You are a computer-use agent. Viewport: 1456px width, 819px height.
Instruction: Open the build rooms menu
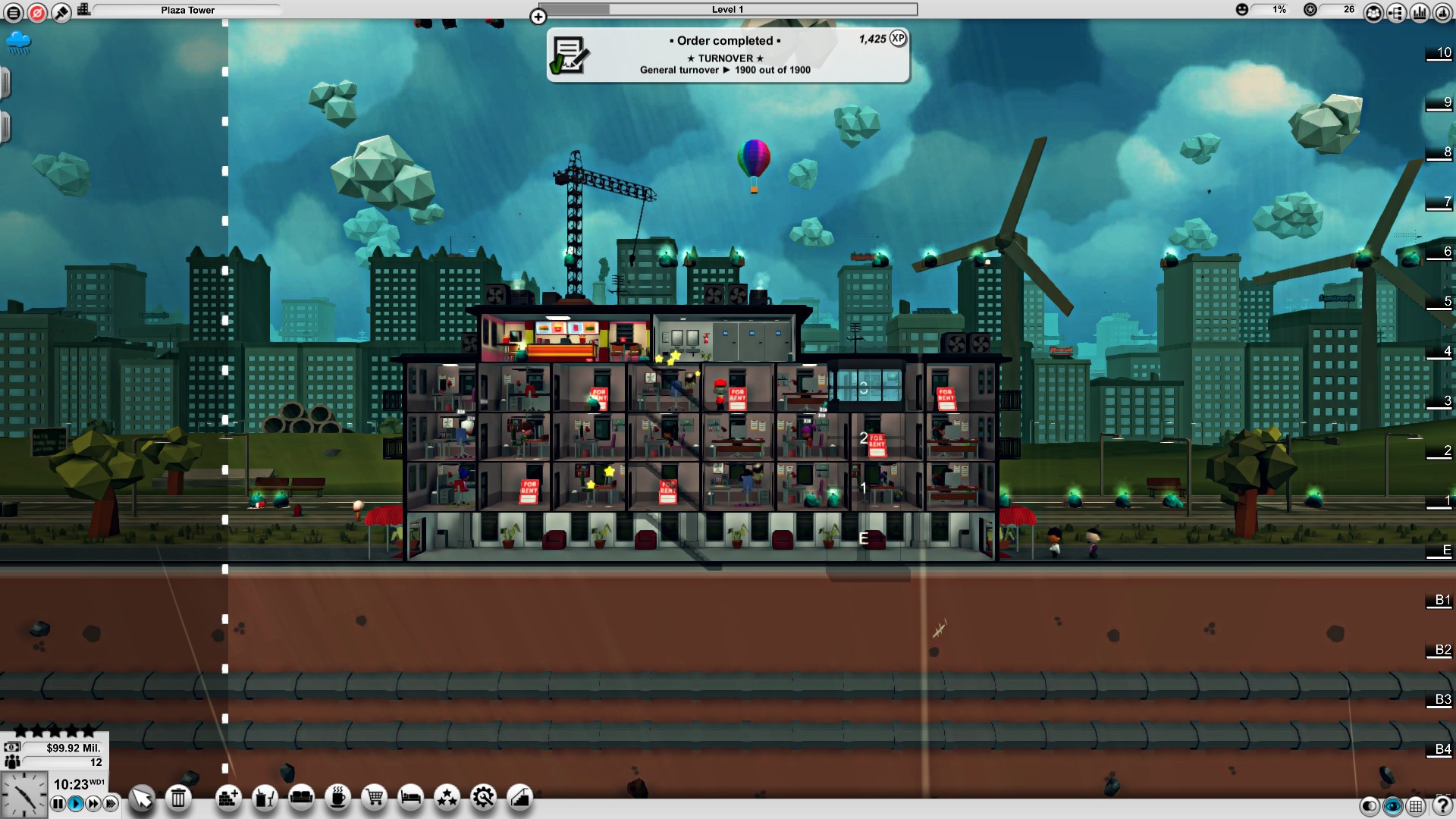[228, 798]
